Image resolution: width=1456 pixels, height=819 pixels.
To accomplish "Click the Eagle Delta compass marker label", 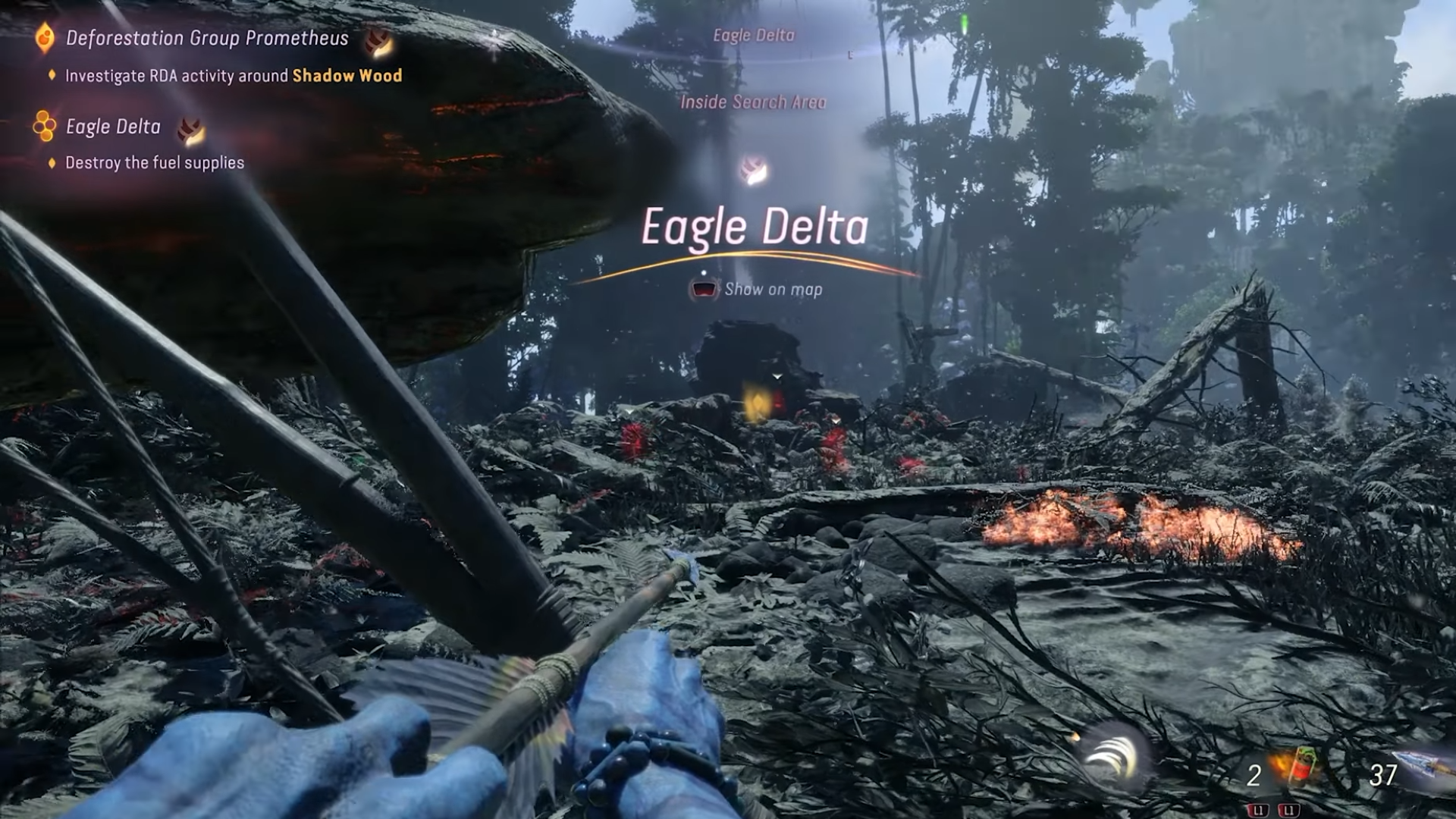I will click(754, 35).
